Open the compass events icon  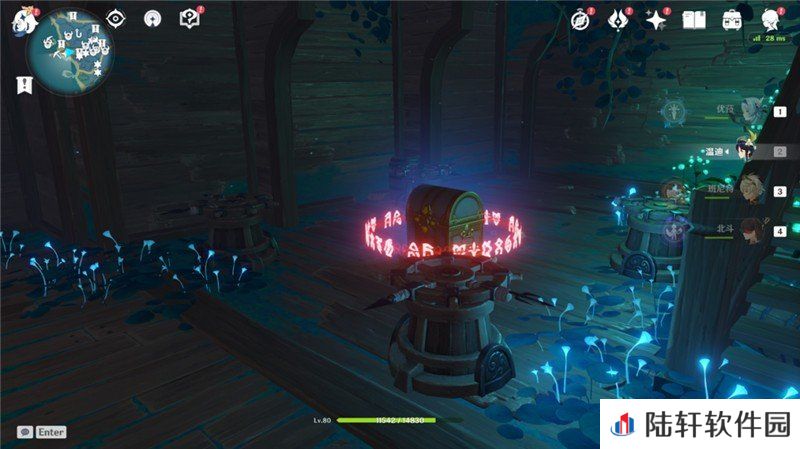click(x=581, y=19)
